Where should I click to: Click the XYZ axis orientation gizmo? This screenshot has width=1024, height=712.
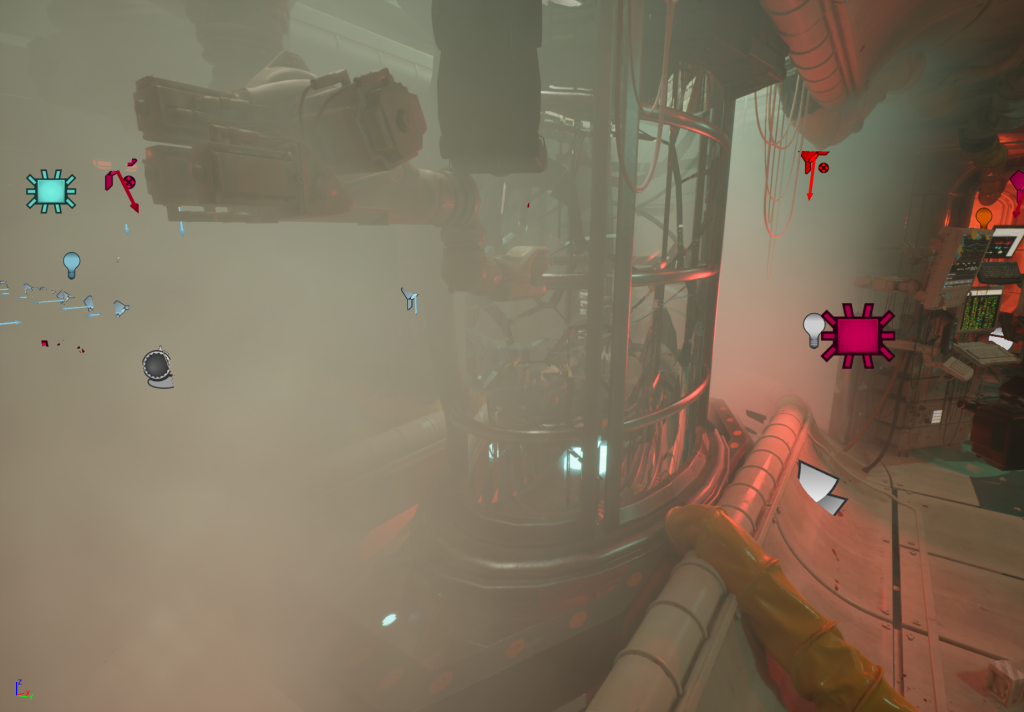pos(22,688)
